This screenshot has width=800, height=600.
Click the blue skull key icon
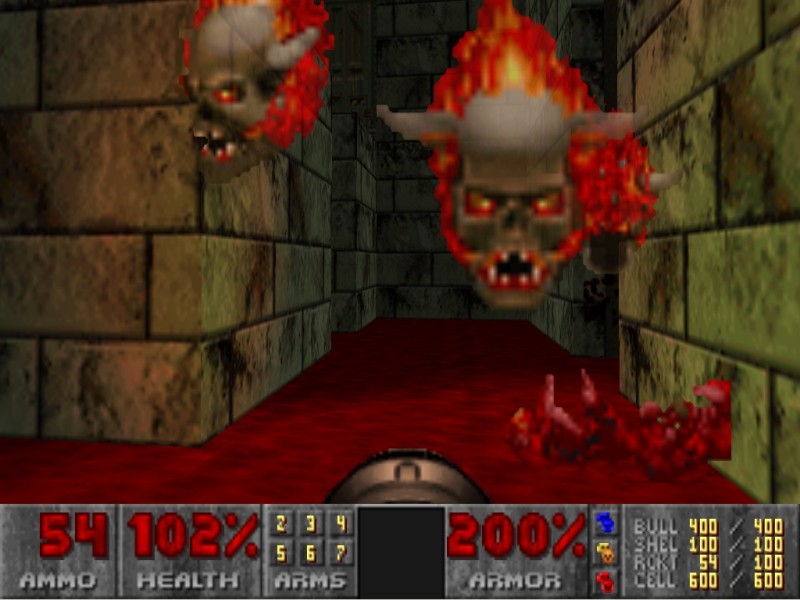click(x=606, y=523)
